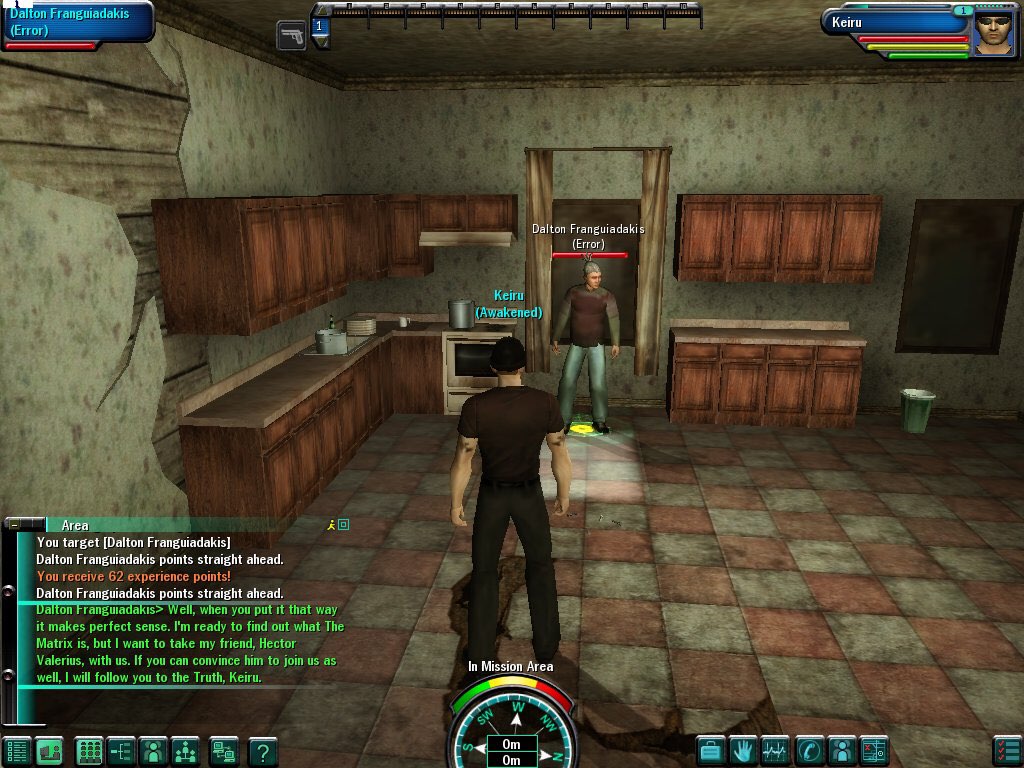Open the people hierarchy faction icon
Image resolution: width=1024 pixels, height=768 pixels.
[186, 750]
